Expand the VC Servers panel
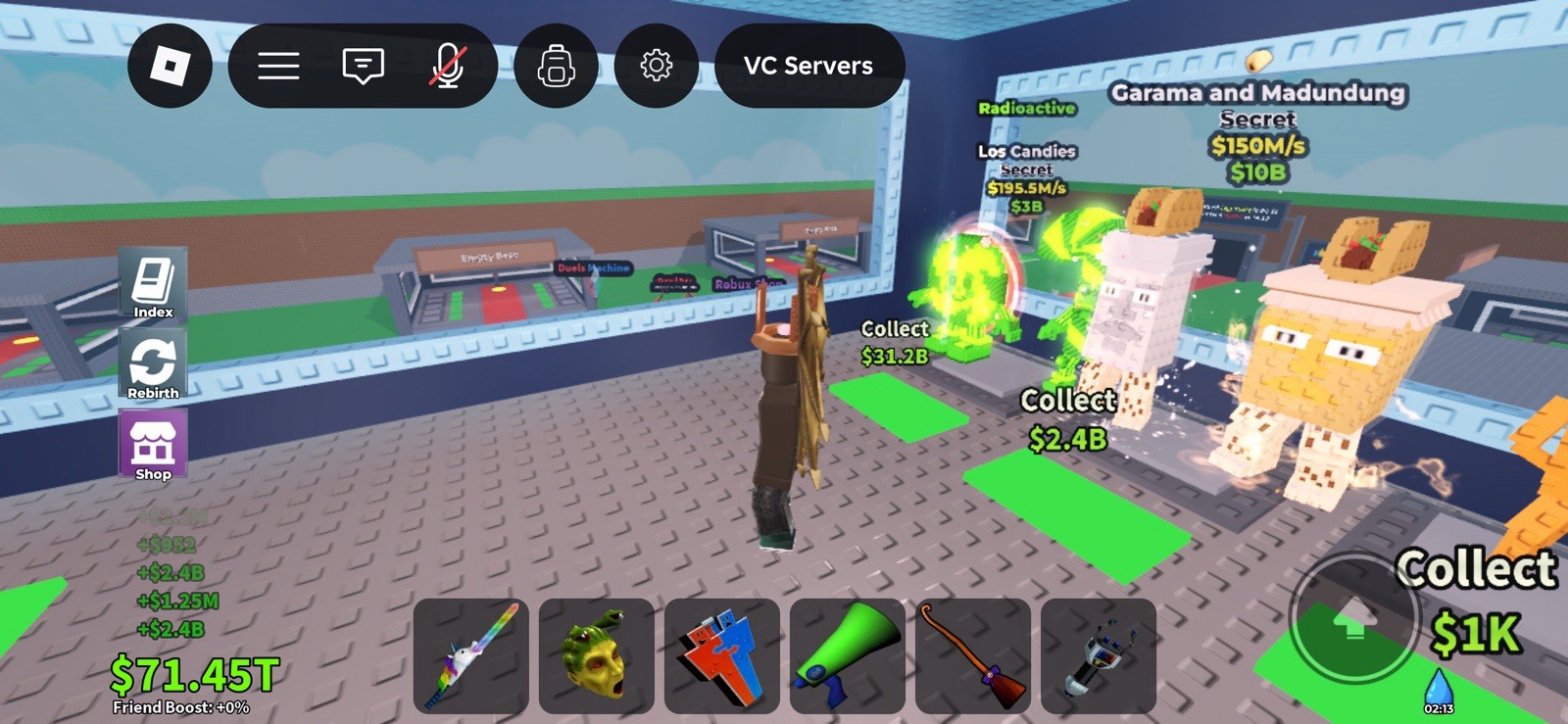1568x724 pixels. point(810,66)
